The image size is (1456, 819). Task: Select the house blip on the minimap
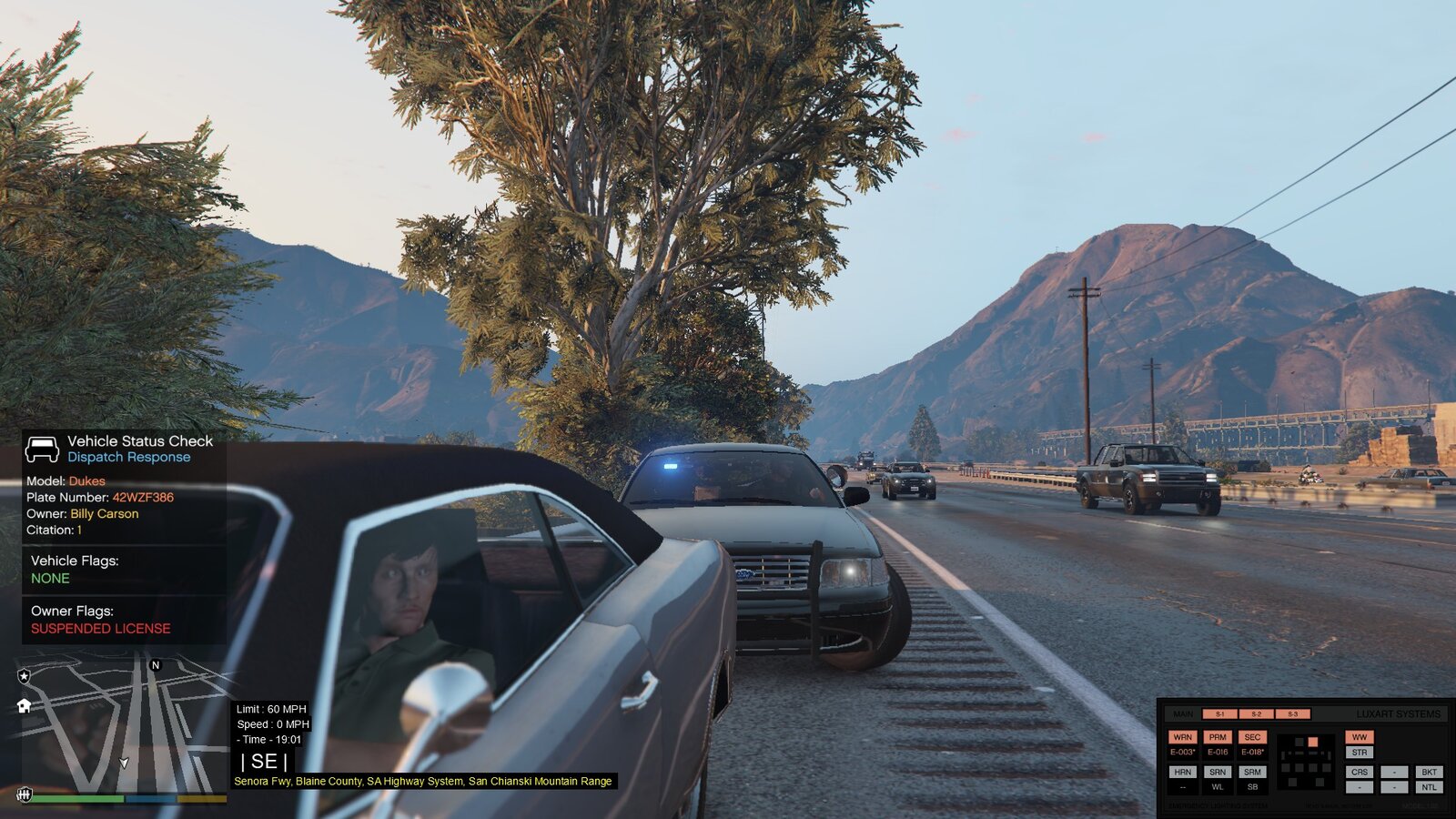coord(25,705)
